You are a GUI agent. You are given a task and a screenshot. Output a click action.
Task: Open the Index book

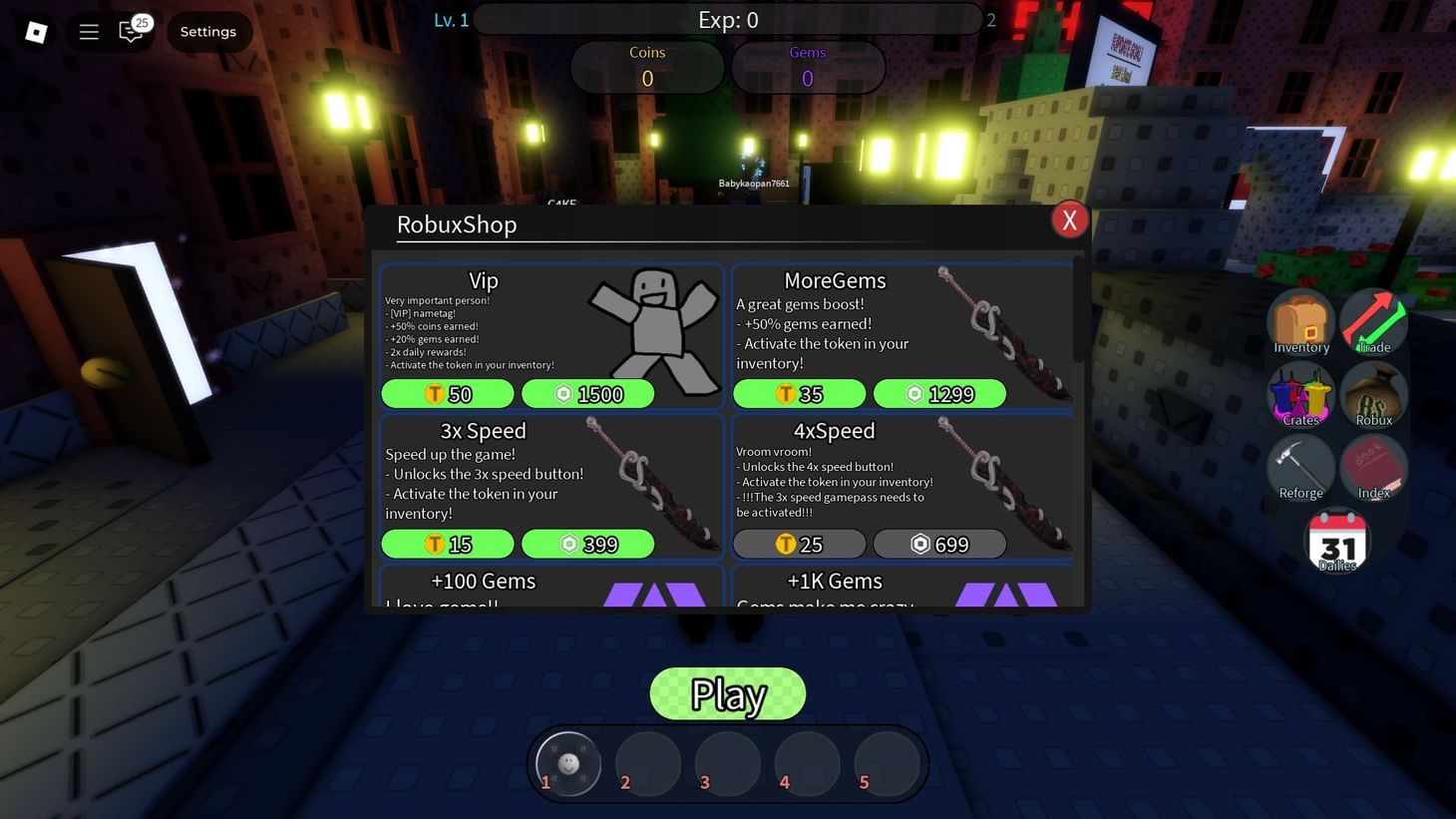pos(1373,465)
